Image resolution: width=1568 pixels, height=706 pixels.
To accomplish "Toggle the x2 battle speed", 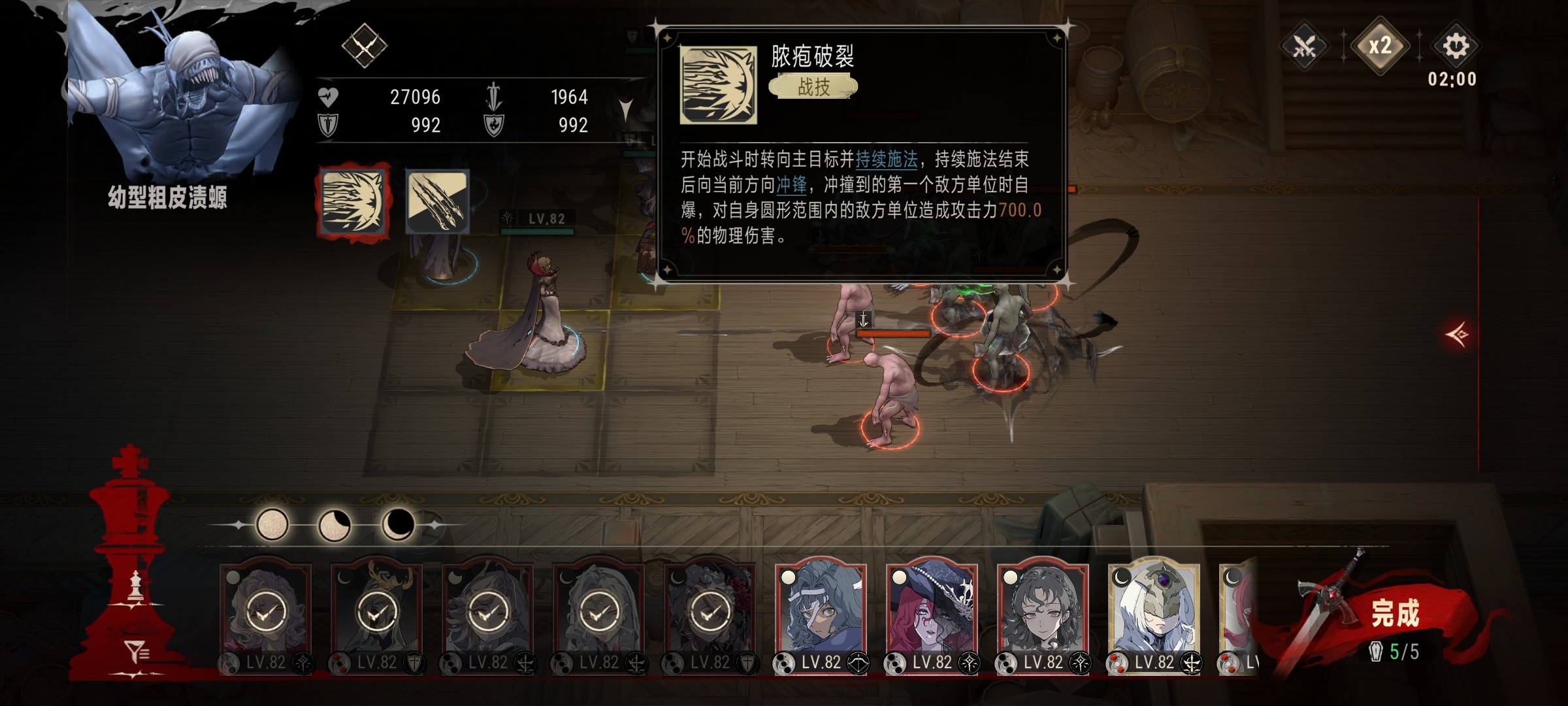I will point(1379,46).
